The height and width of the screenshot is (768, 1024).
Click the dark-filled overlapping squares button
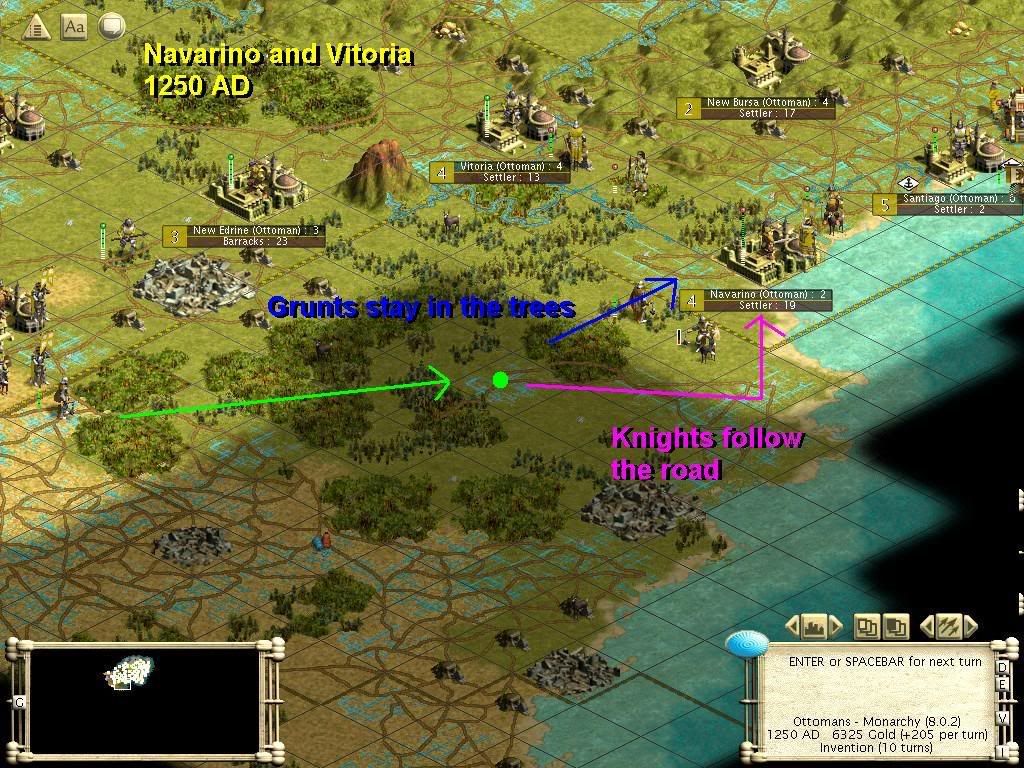point(895,627)
